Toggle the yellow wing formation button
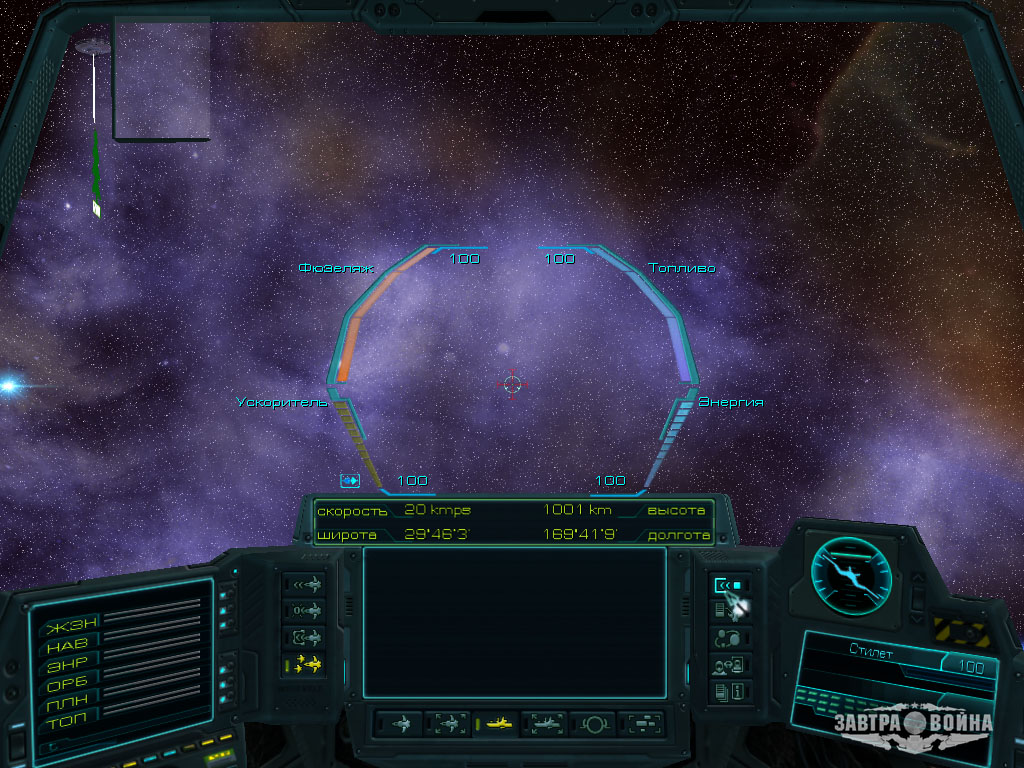Viewport: 1024px width, 768px height. point(304,664)
